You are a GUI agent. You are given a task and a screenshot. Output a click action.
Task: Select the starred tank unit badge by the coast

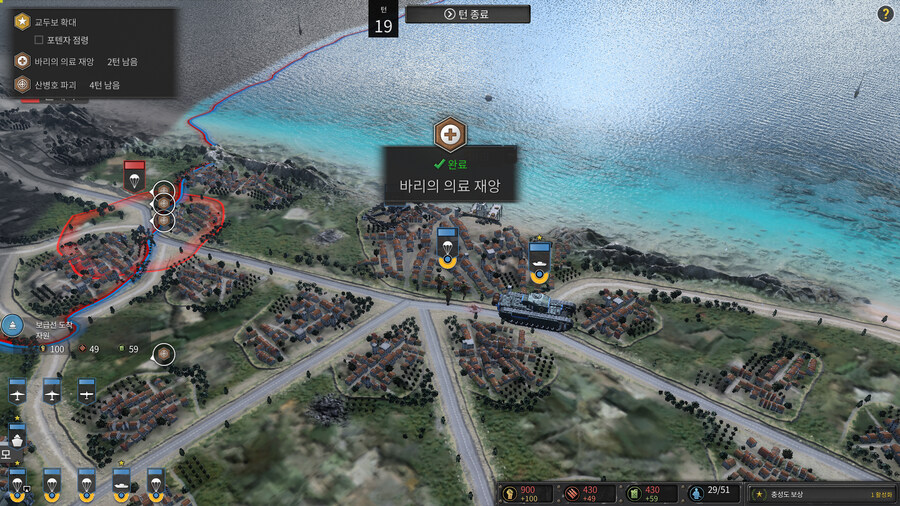click(540, 256)
